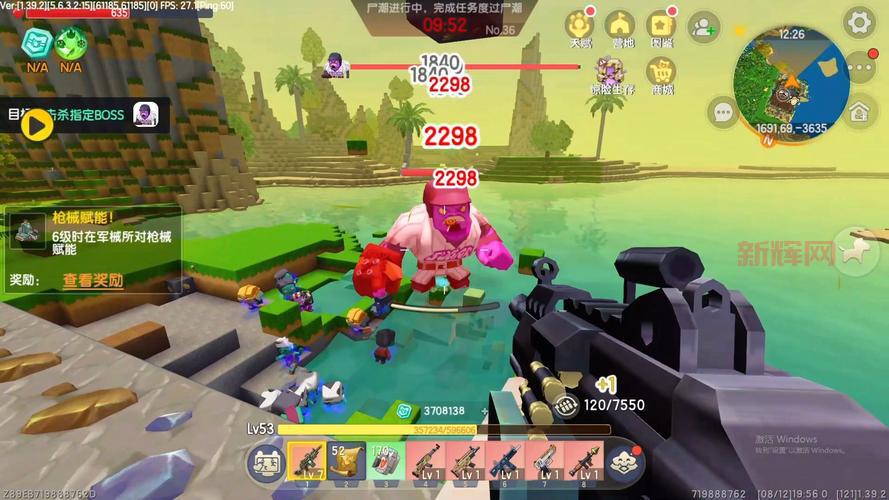Screen dimensions: 889x500
Task: Click 查看奖励 to view rewards
Action: pyautogui.click(x=92, y=280)
